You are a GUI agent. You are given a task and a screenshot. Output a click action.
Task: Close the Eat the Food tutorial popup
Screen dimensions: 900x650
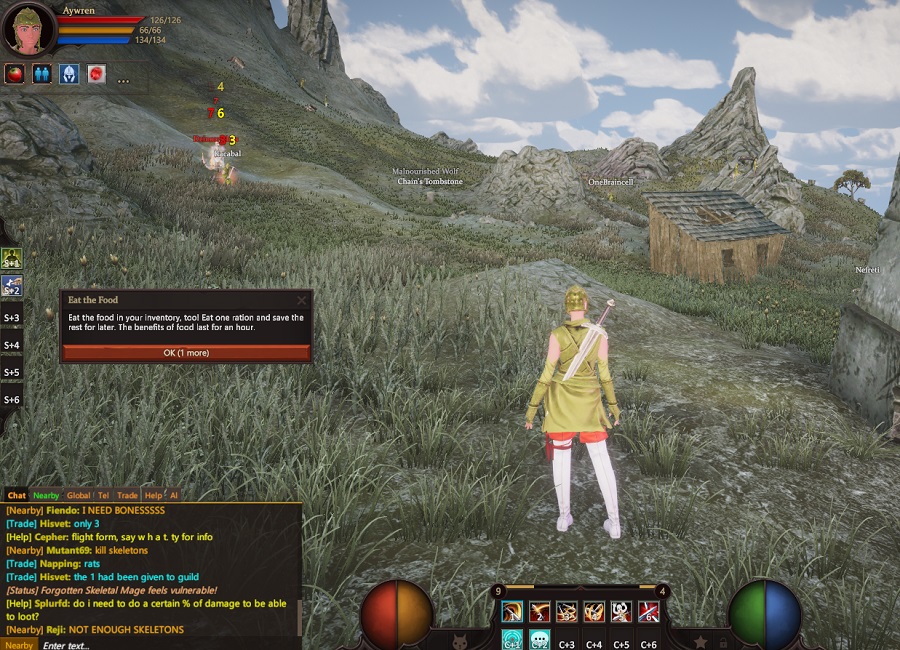point(302,299)
